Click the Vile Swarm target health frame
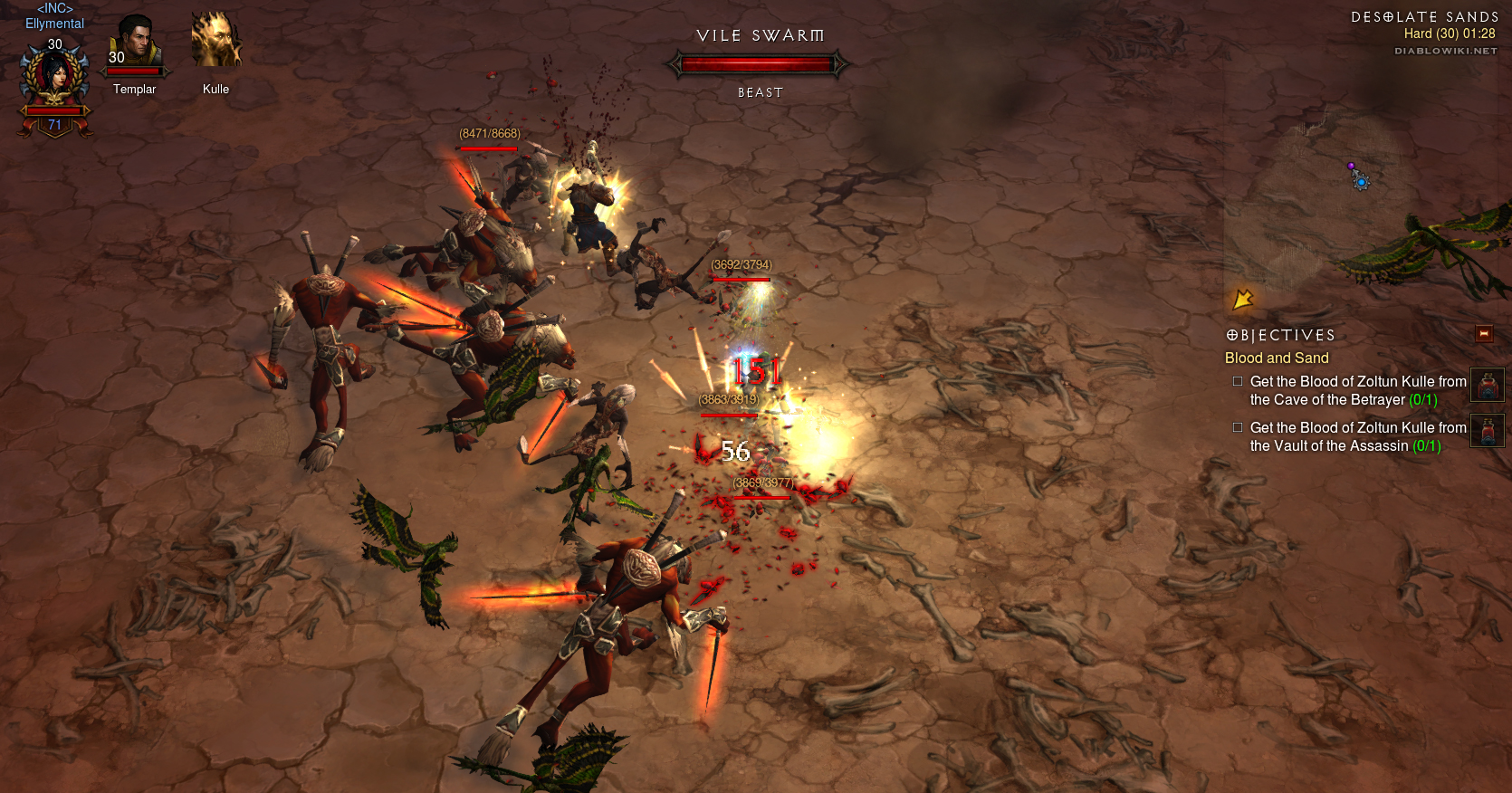 tap(758, 64)
